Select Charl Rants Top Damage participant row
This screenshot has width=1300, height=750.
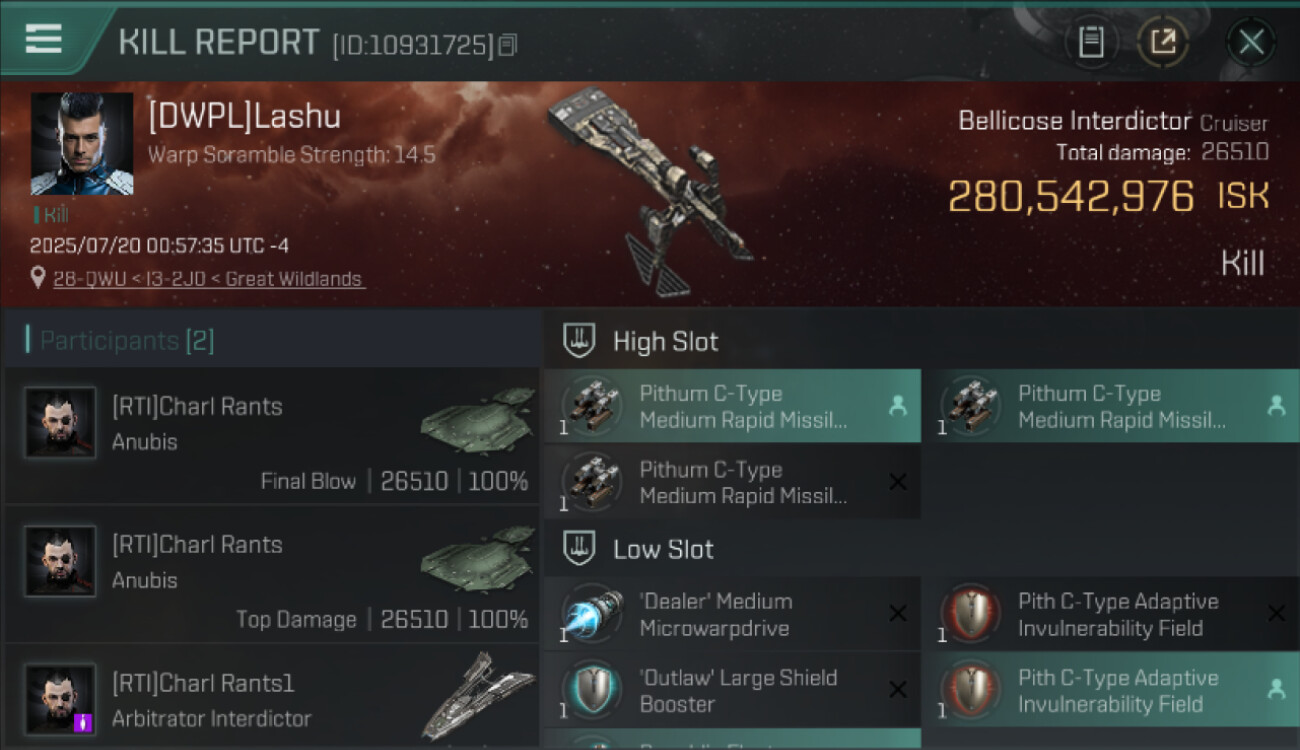[272, 574]
